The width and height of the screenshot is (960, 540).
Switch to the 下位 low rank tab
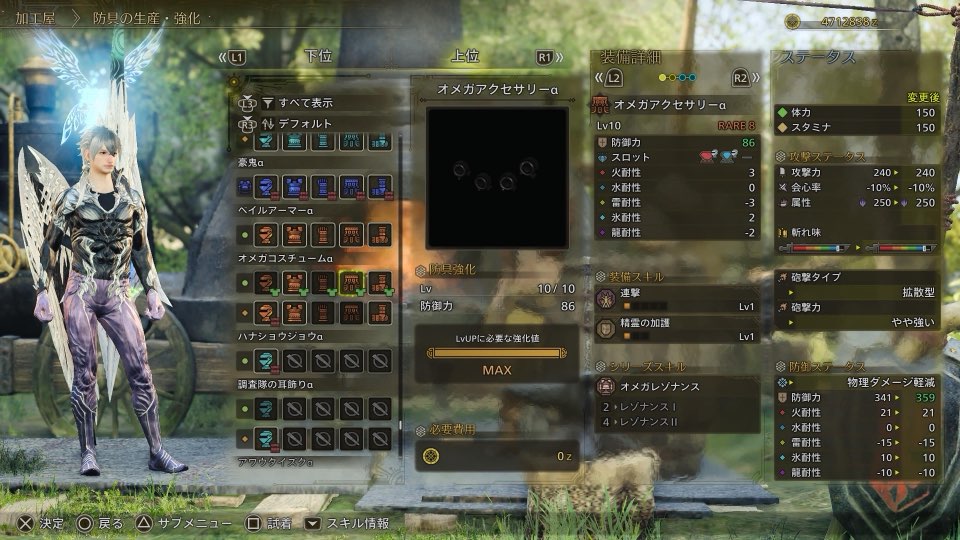[x=318, y=57]
